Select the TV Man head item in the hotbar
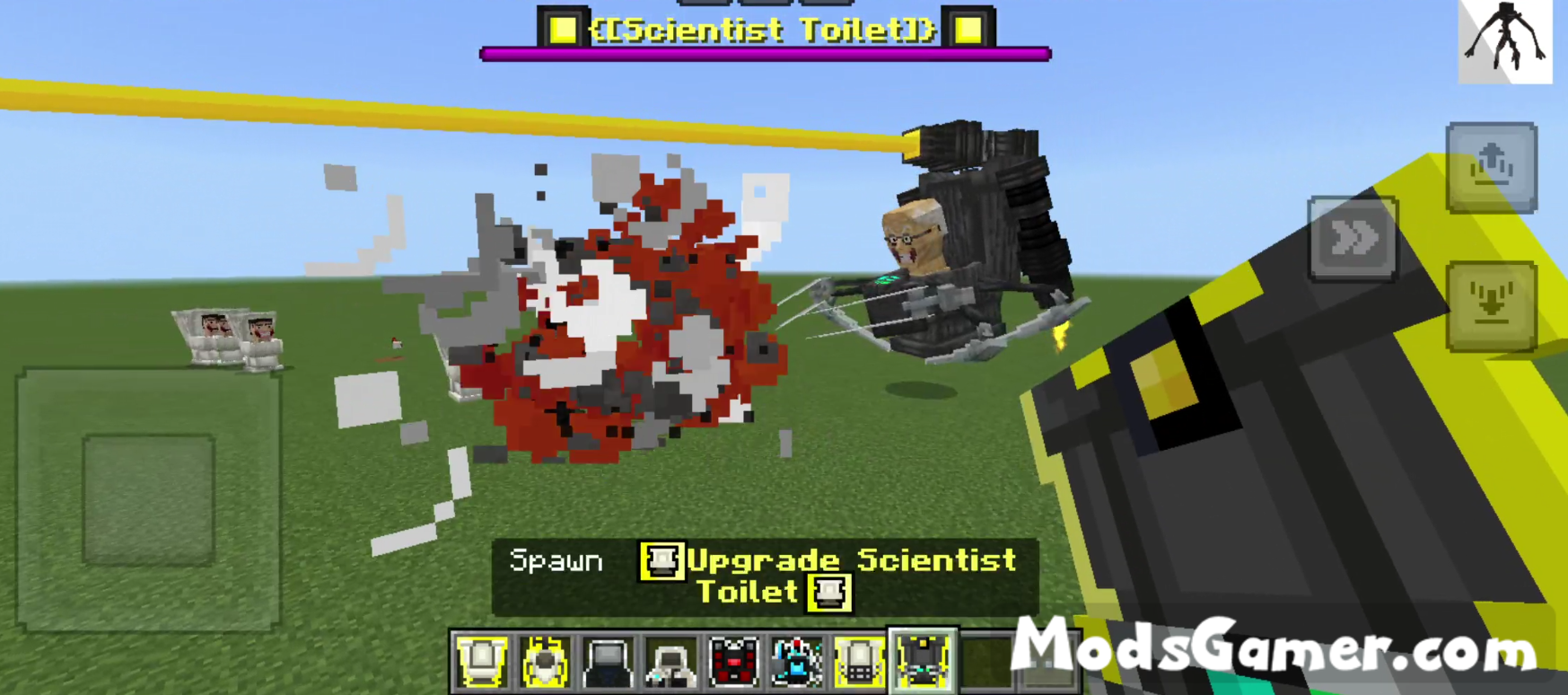 coord(607,662)
